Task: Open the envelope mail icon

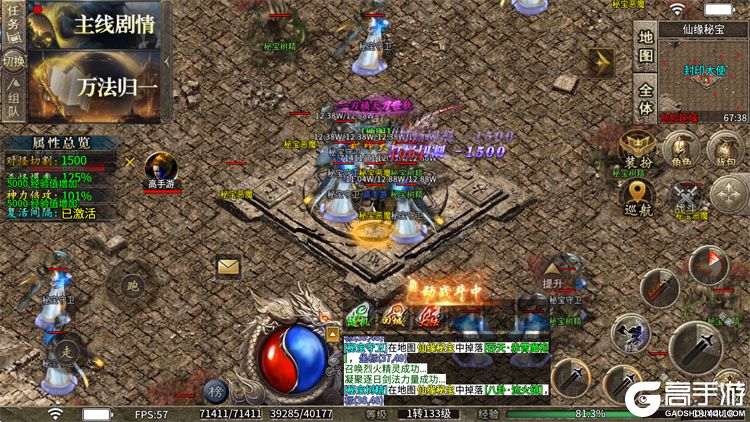Action: (x=228, y=266)
